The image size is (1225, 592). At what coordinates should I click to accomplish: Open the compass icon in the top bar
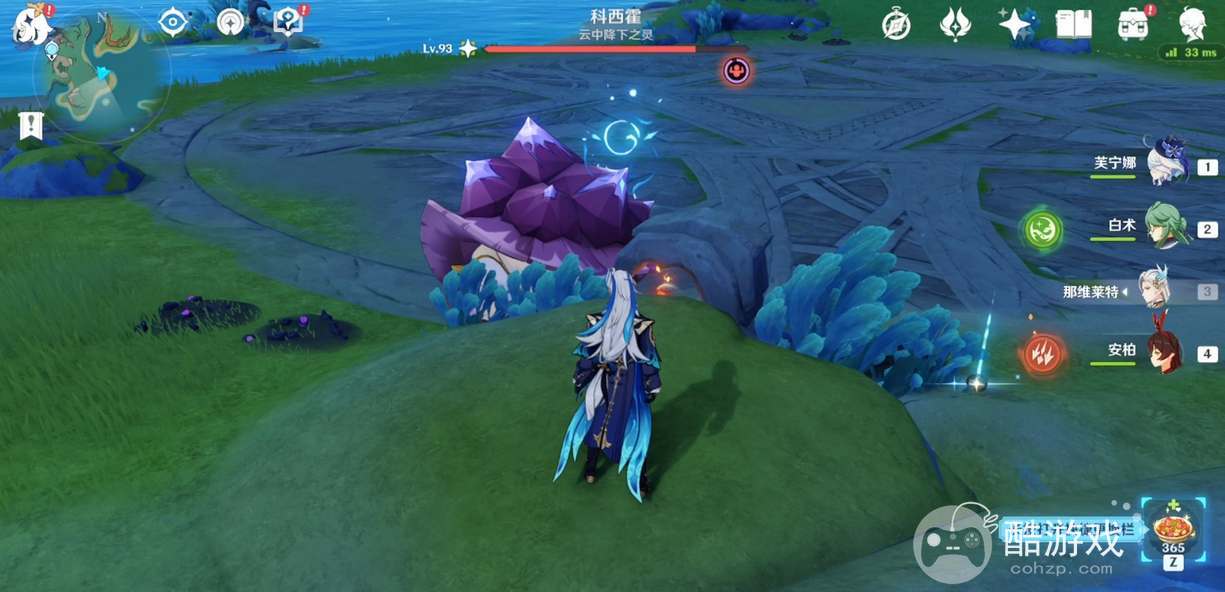click(x=896, y=25)
